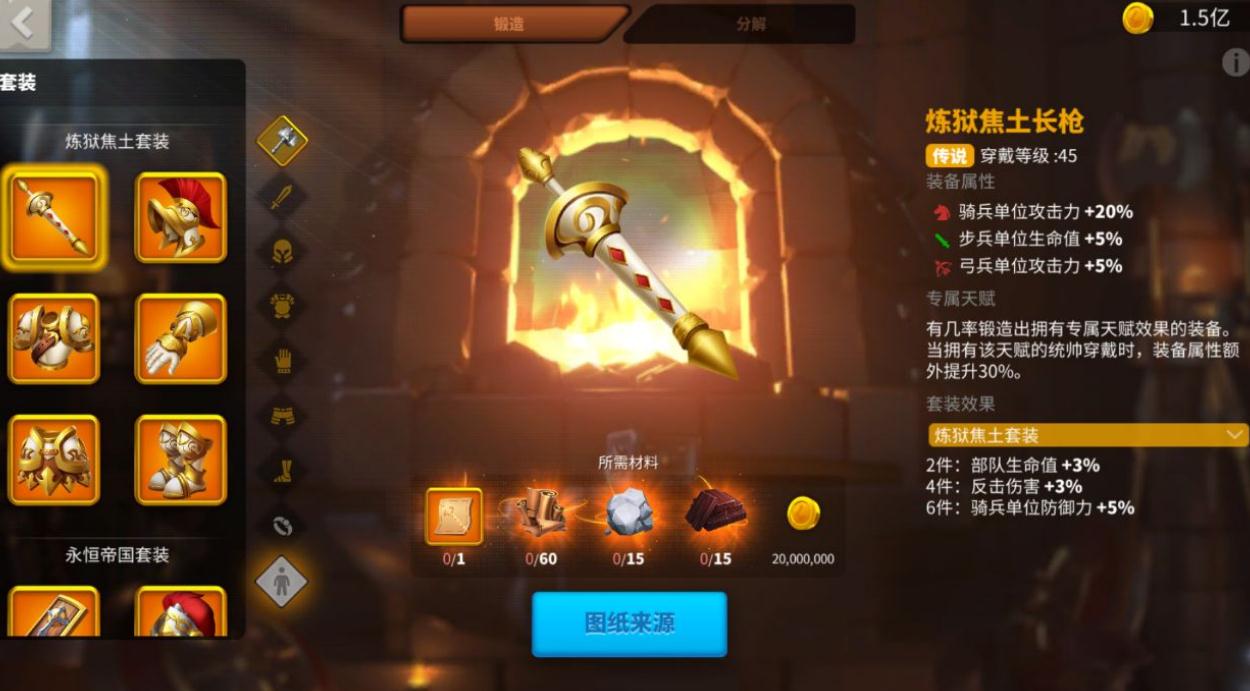Screen dimensions: 1250x691
Task: Go back using the top-left arrow
Action: 22,23
